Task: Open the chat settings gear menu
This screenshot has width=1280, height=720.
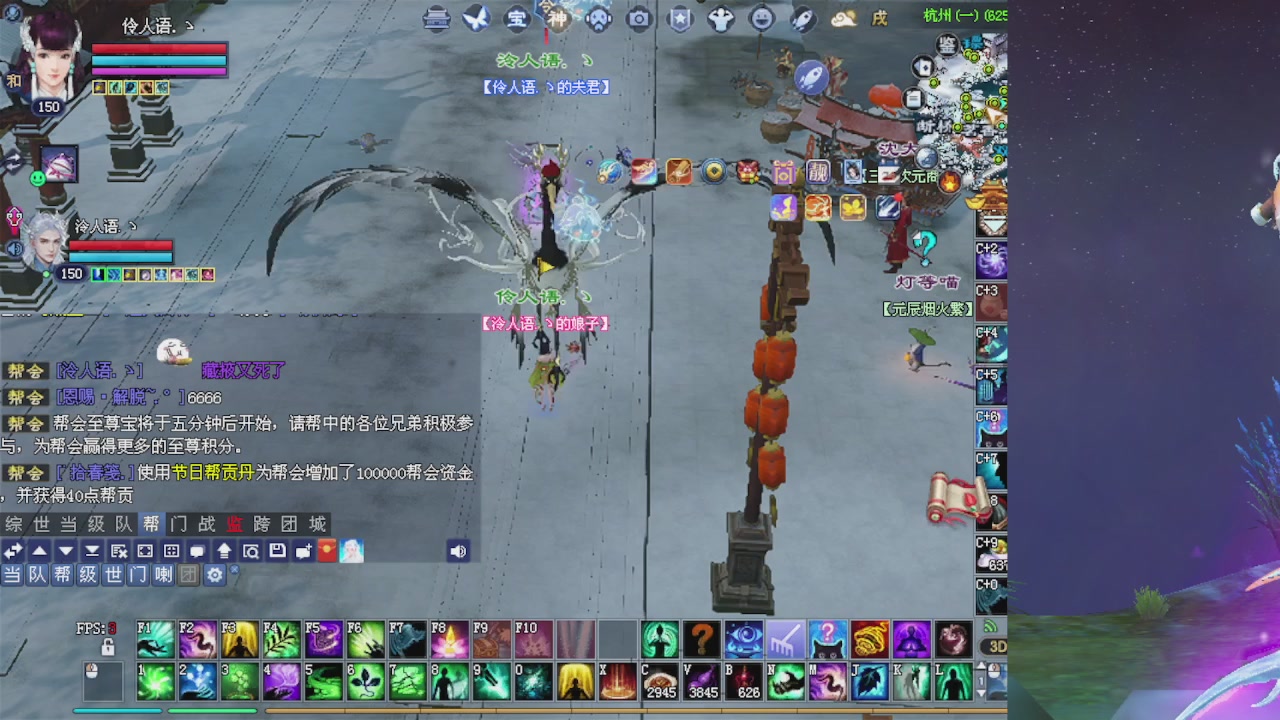Action: point(213,575)
